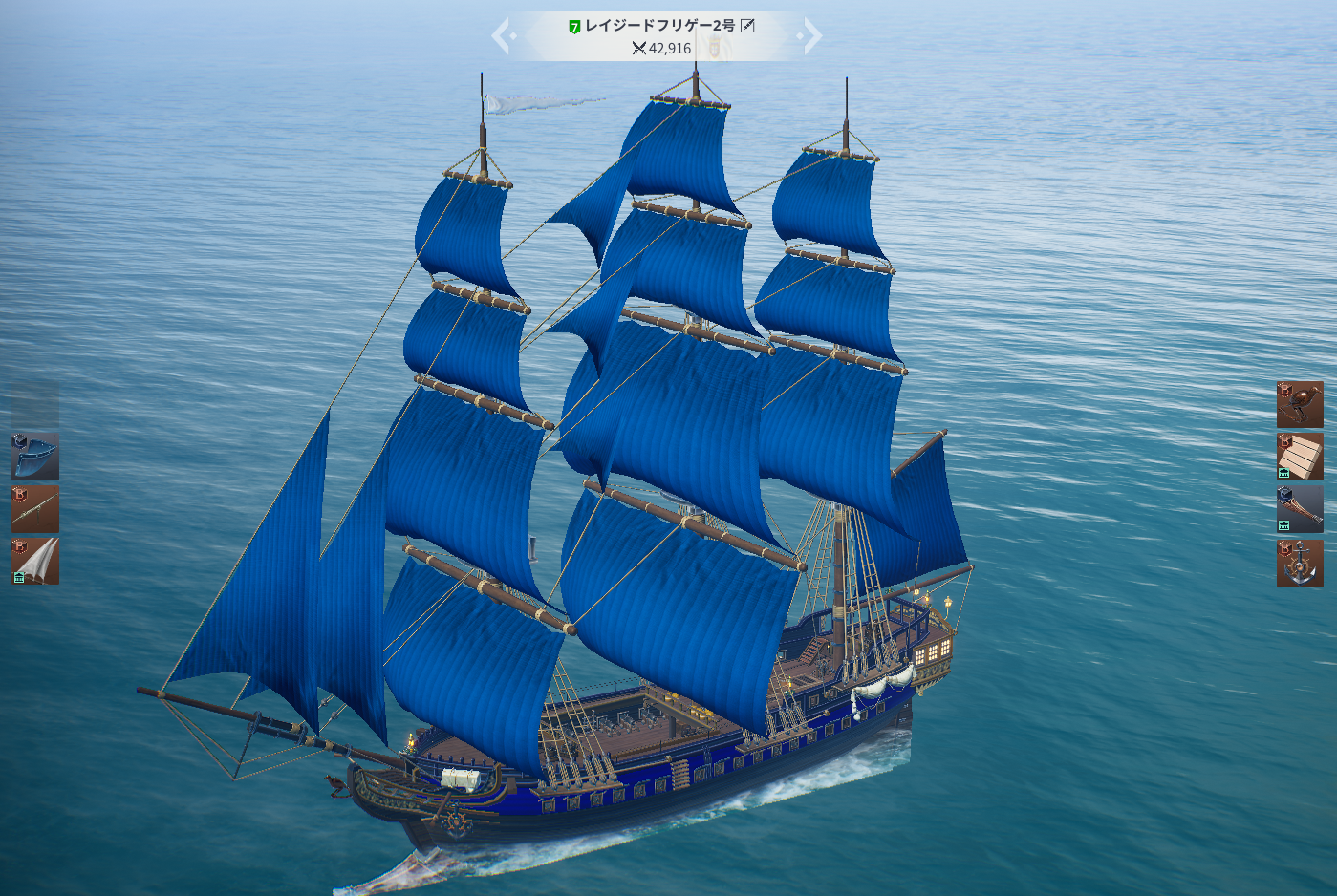The height and width of the screenshot is (896, 1337).
Task: Open the white sail equipment slot
Action: coord(35,561)
